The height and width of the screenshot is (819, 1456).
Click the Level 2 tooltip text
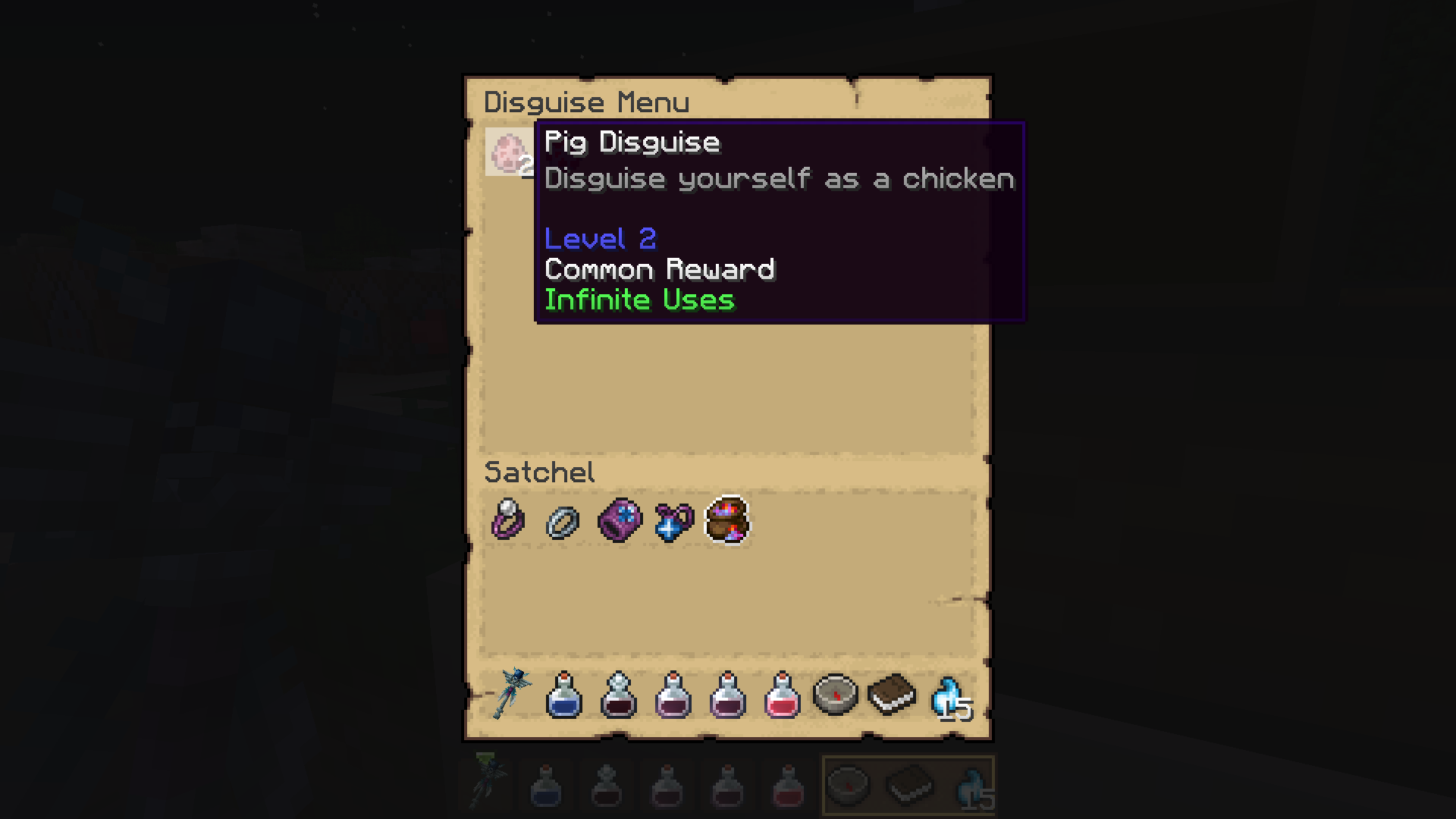[x=600, y=238]
